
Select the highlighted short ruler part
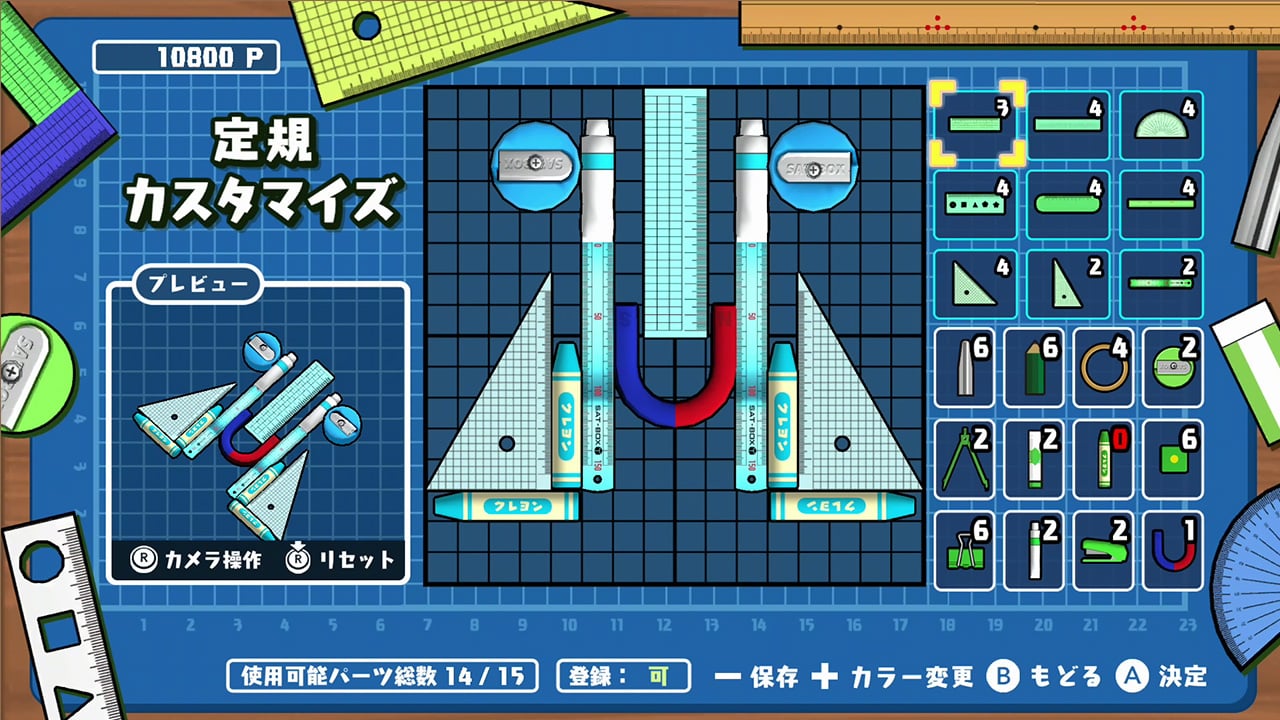[x=976, y=124]
